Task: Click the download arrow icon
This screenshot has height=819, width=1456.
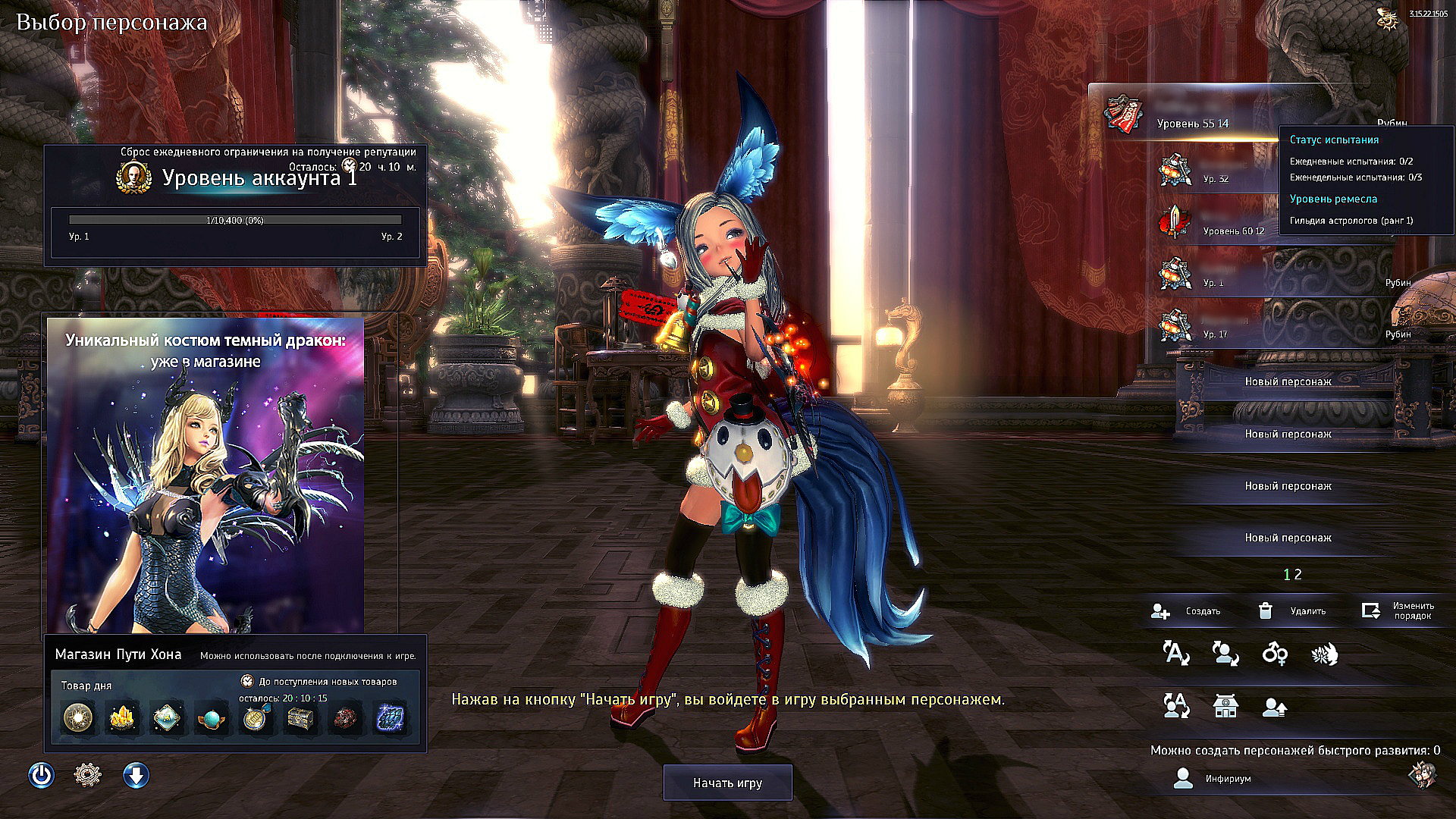Action: pos(136,775)
